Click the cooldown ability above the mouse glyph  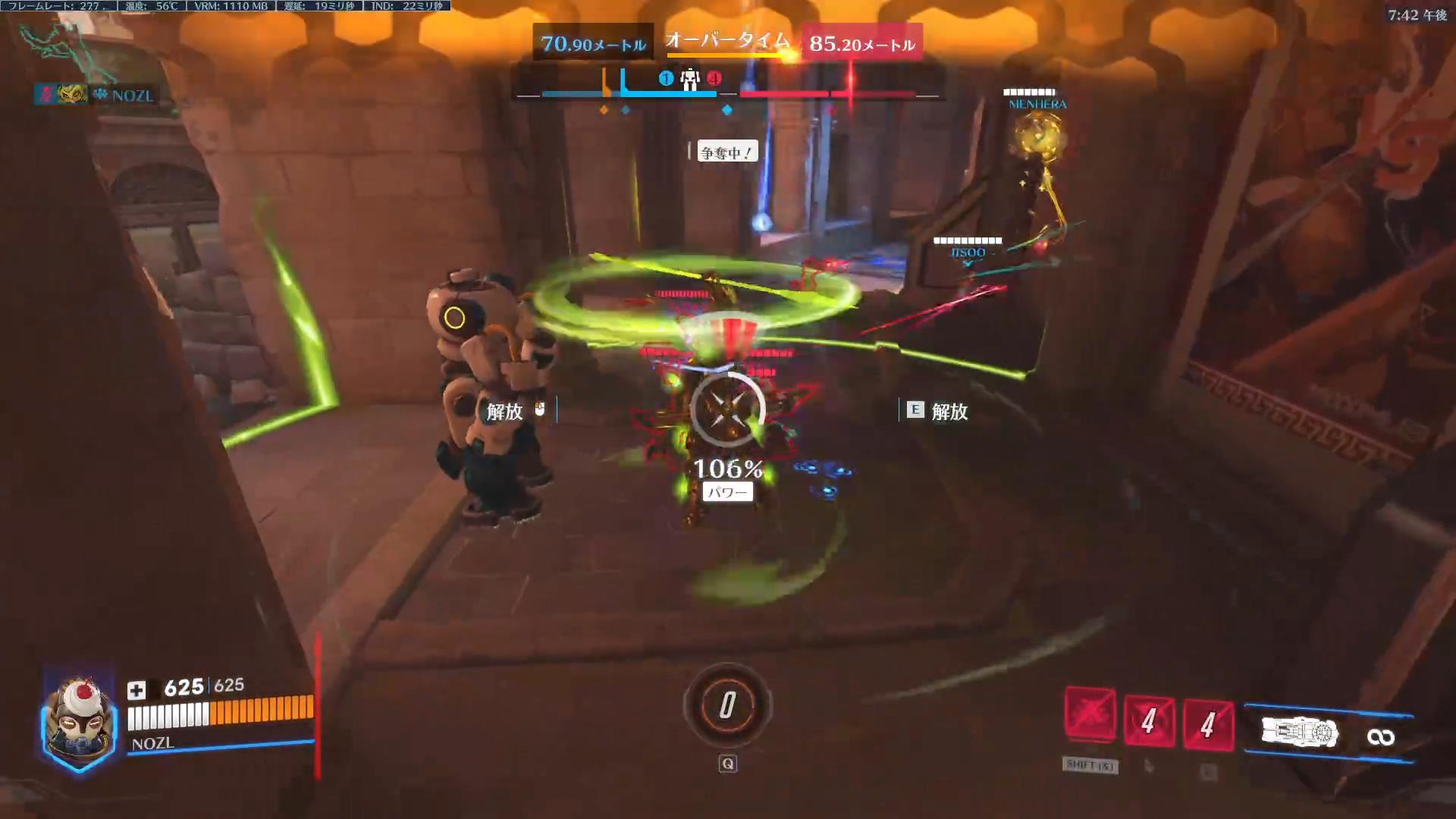pos(1149,720)
